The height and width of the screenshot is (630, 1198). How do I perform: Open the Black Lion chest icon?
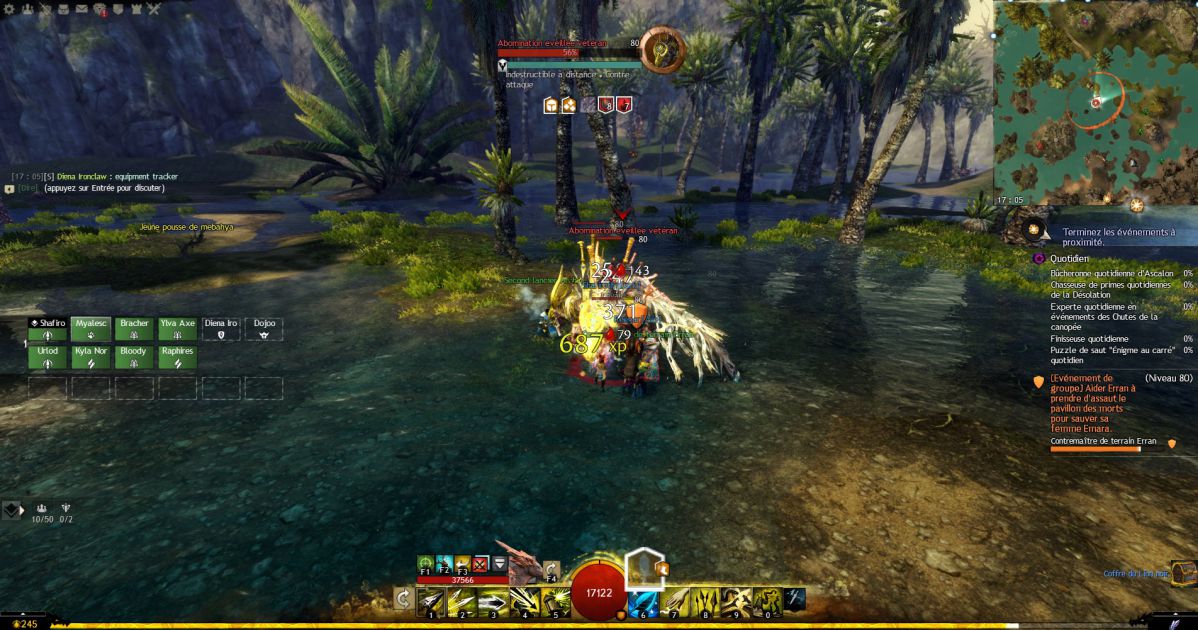(x=1183, y=574)
